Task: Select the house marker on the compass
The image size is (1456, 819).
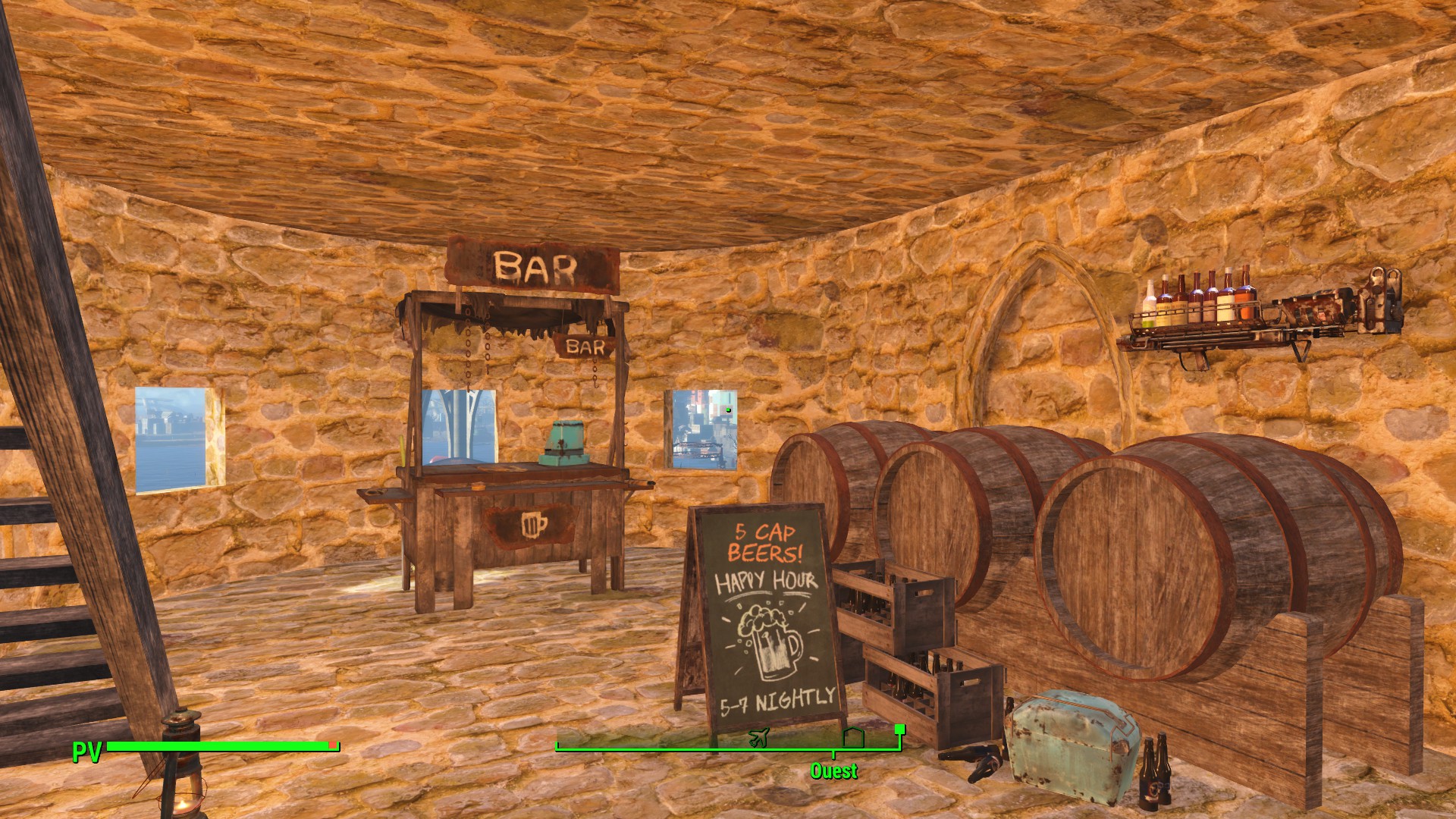Action: [x=853, y=736]
